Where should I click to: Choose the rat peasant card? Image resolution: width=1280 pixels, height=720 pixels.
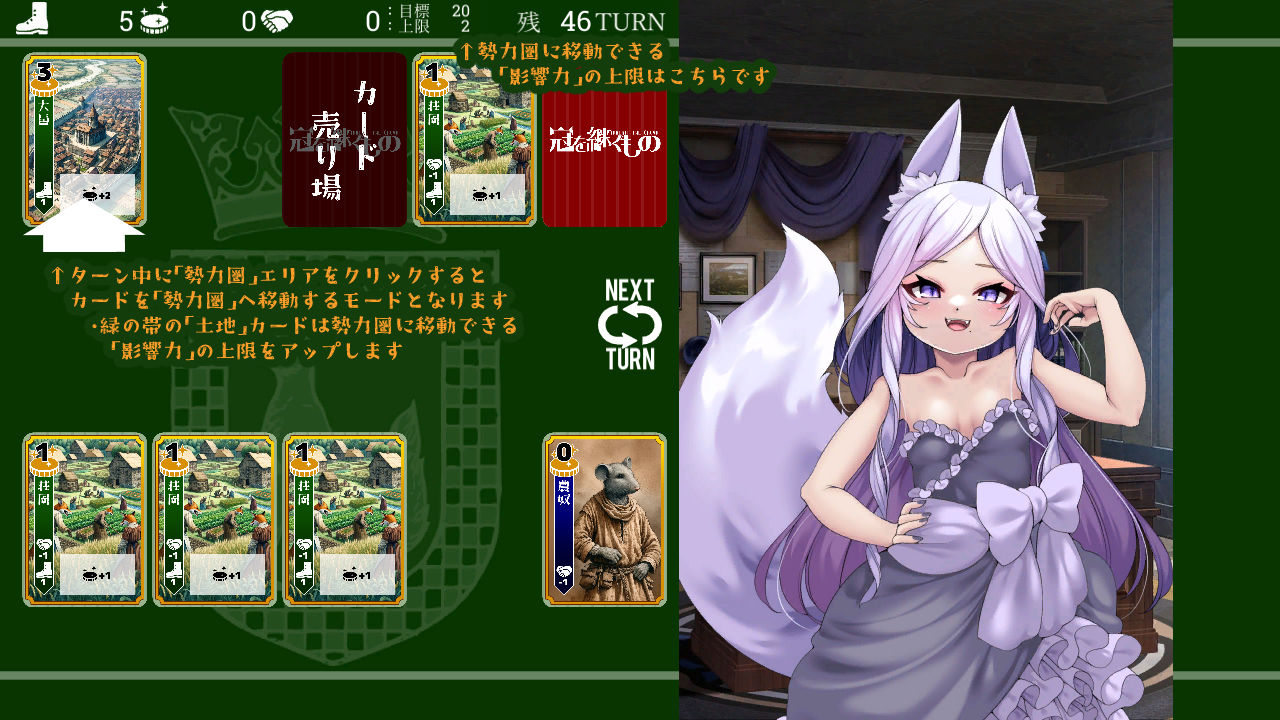(604, 520)
